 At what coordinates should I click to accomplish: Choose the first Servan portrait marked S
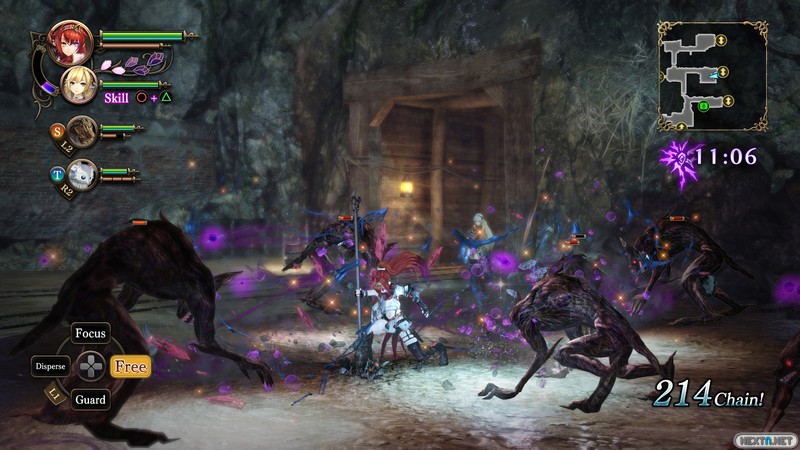pyautogui.click(x=82, y=129)
